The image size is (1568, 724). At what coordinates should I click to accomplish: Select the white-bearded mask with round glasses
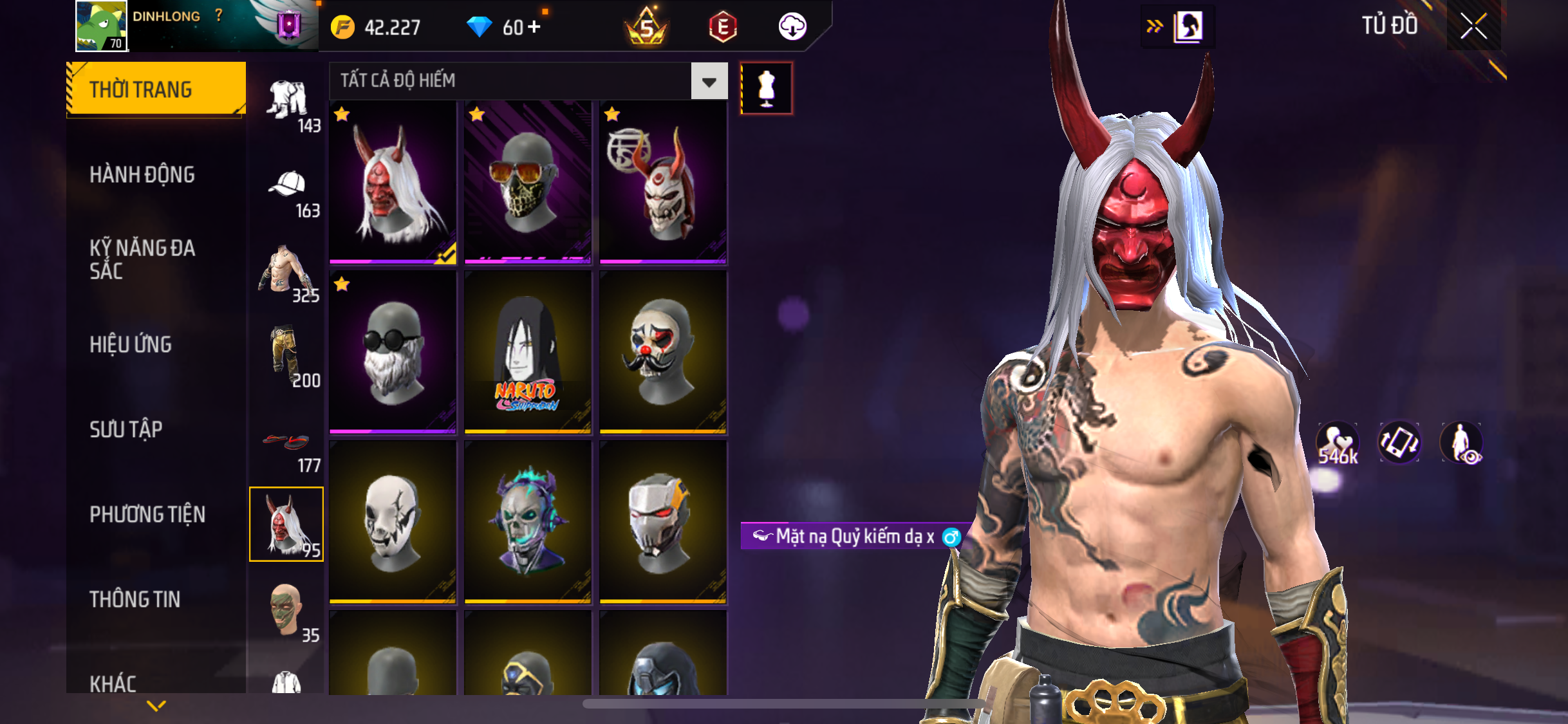pos(393,352)
